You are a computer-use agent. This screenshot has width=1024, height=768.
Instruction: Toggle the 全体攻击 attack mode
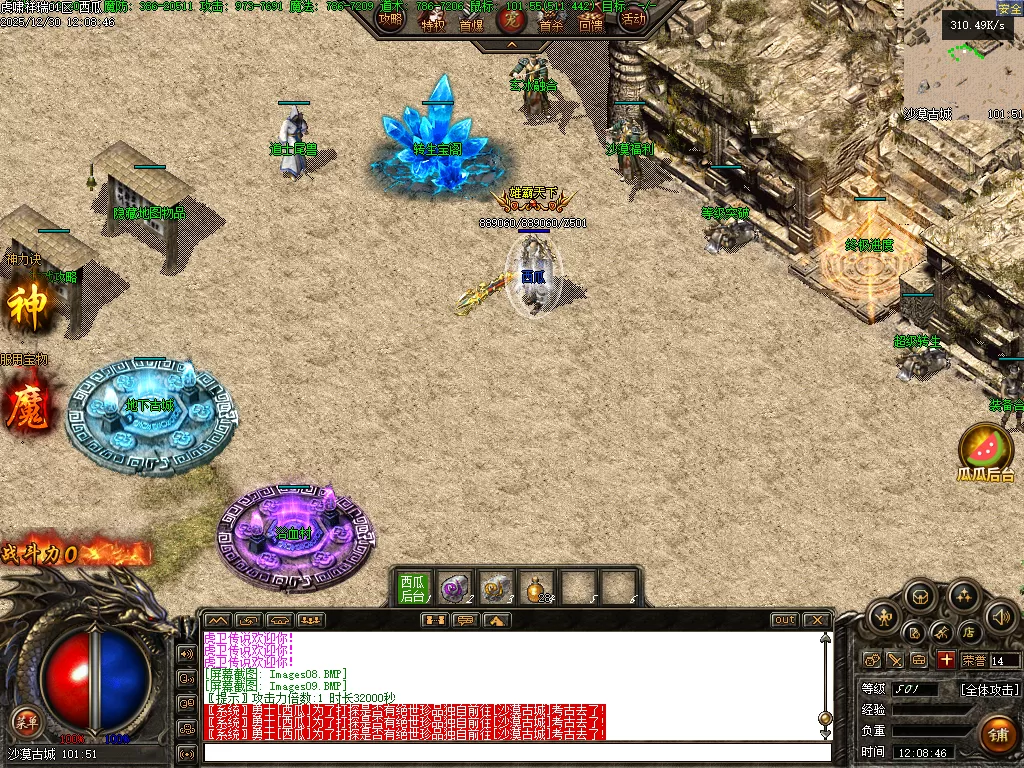[990, 689]
